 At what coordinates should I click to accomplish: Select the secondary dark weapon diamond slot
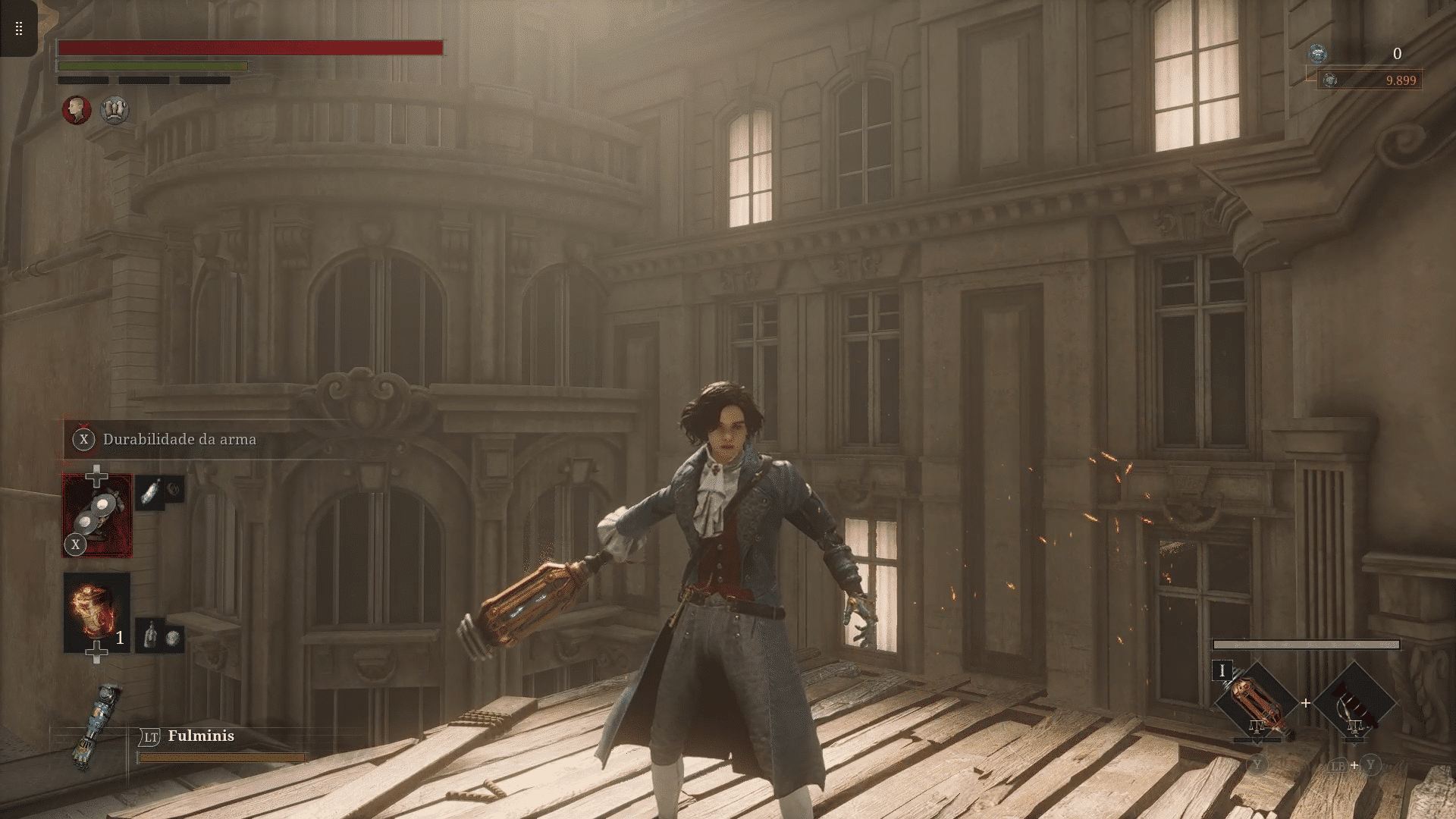pos(1354,703)
